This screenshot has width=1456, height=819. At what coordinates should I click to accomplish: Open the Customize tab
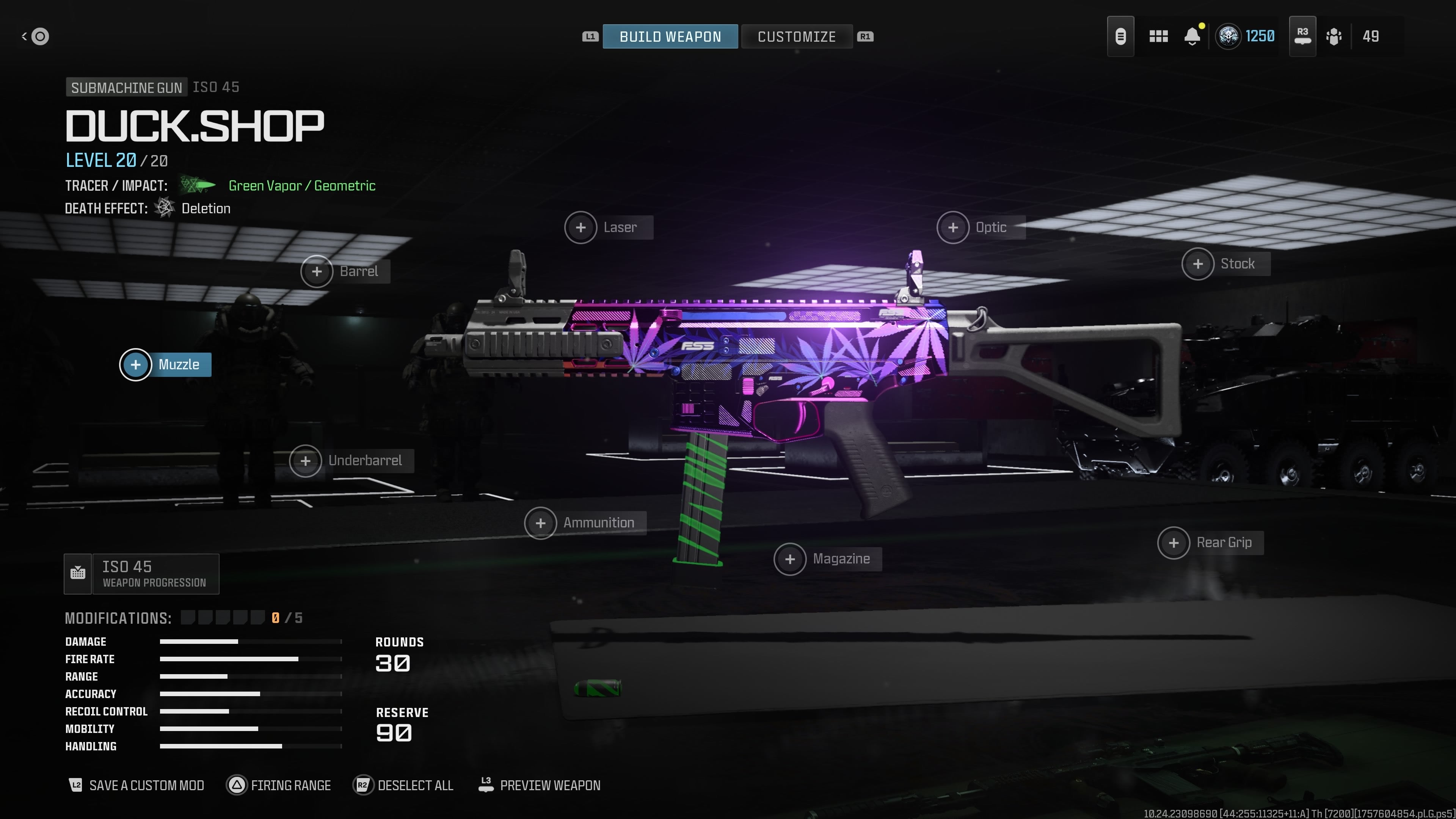pos(796,37)
